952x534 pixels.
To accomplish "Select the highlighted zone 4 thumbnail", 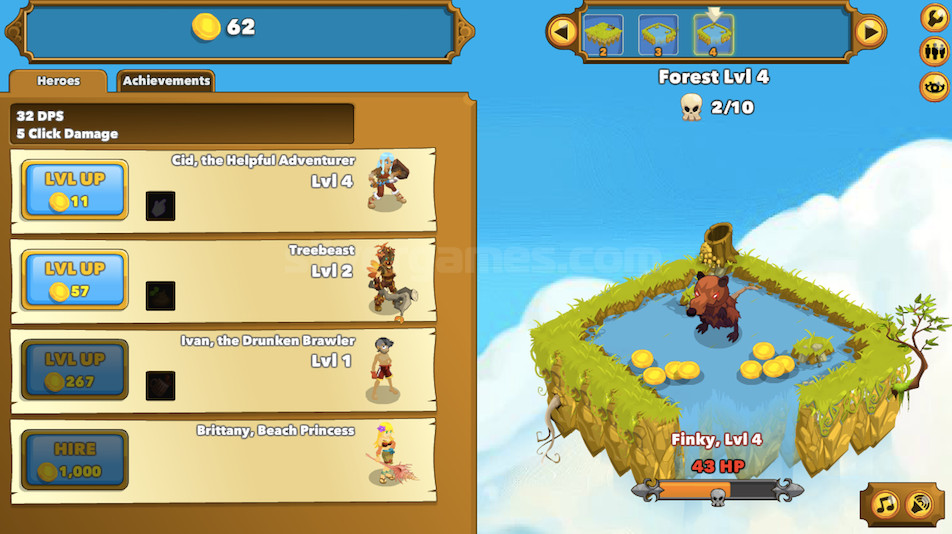I will click(713, 35).
